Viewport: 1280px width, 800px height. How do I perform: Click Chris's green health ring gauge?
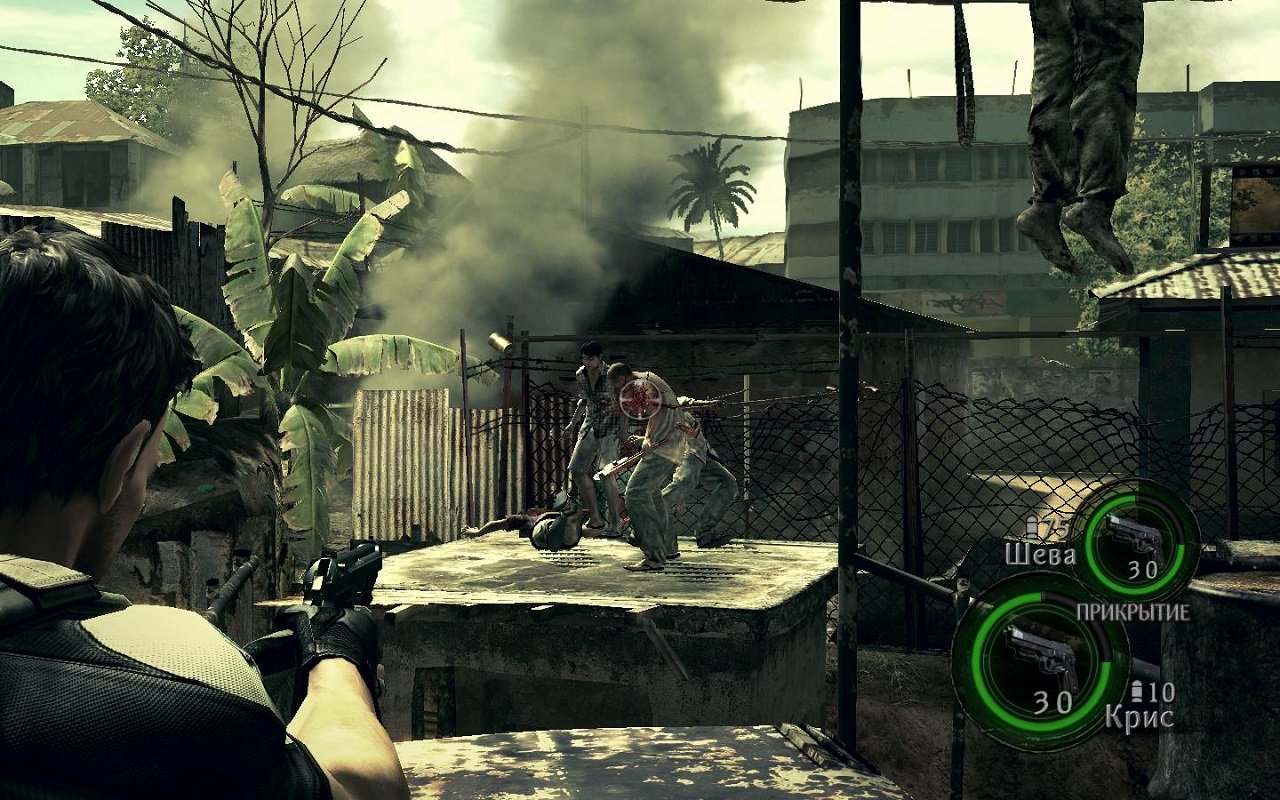[x=985, y=655]
